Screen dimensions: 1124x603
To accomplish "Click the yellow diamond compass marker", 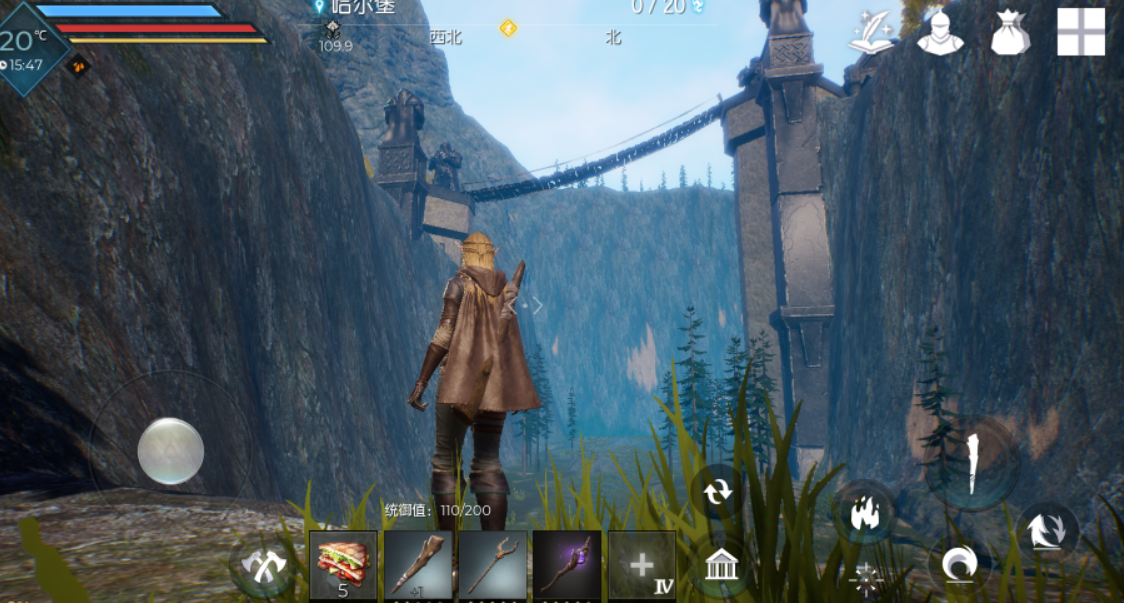I will pos(508,28).
